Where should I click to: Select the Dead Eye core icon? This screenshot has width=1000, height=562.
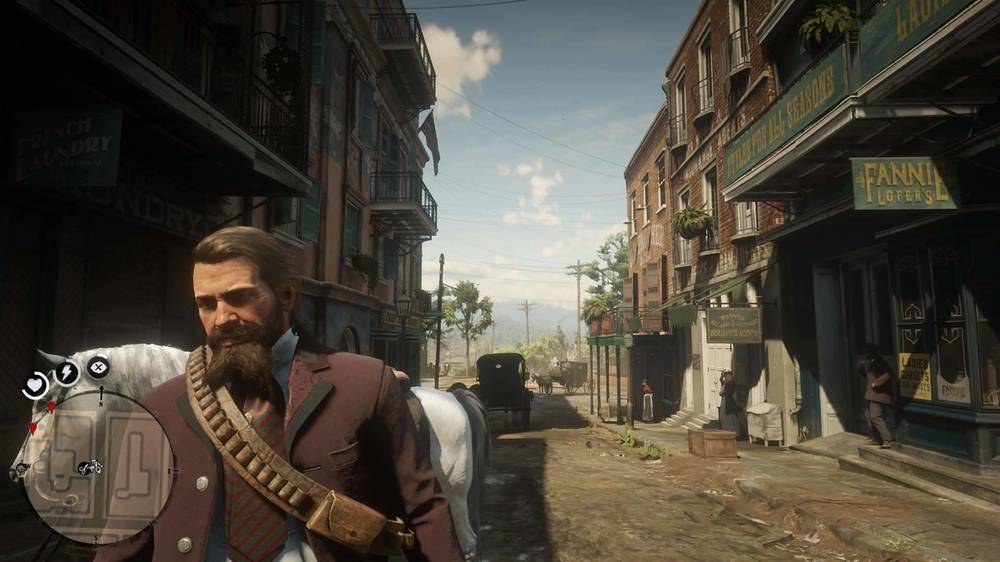[98, 368]
